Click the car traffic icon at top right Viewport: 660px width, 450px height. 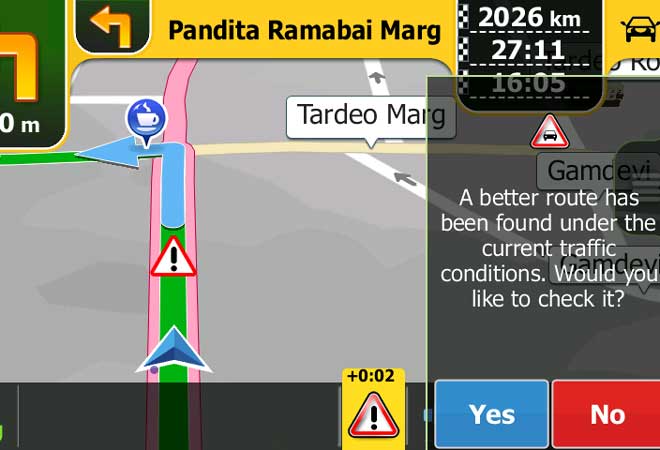pos(636,30)
